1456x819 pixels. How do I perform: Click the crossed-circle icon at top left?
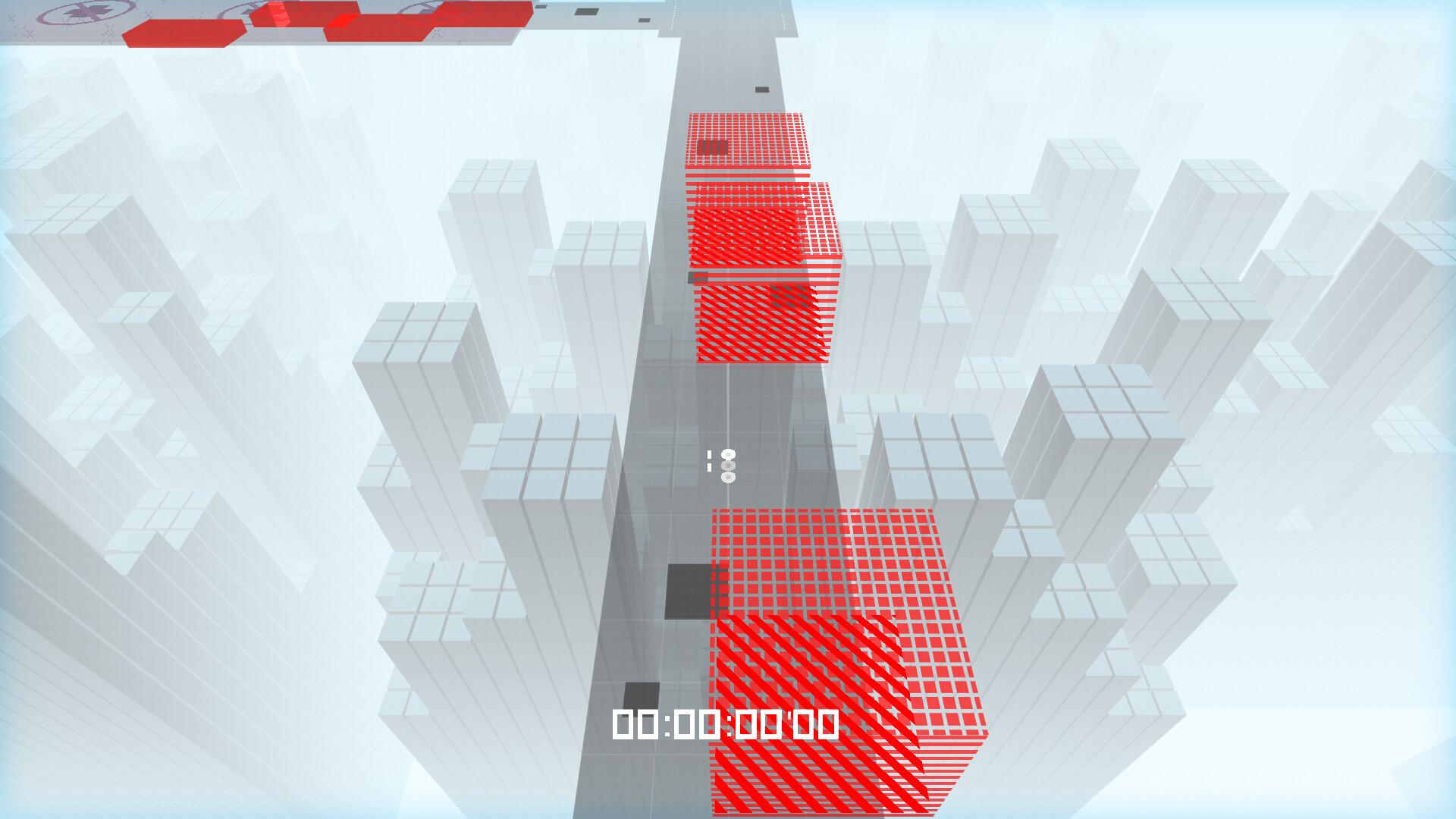tap(86, 13)
